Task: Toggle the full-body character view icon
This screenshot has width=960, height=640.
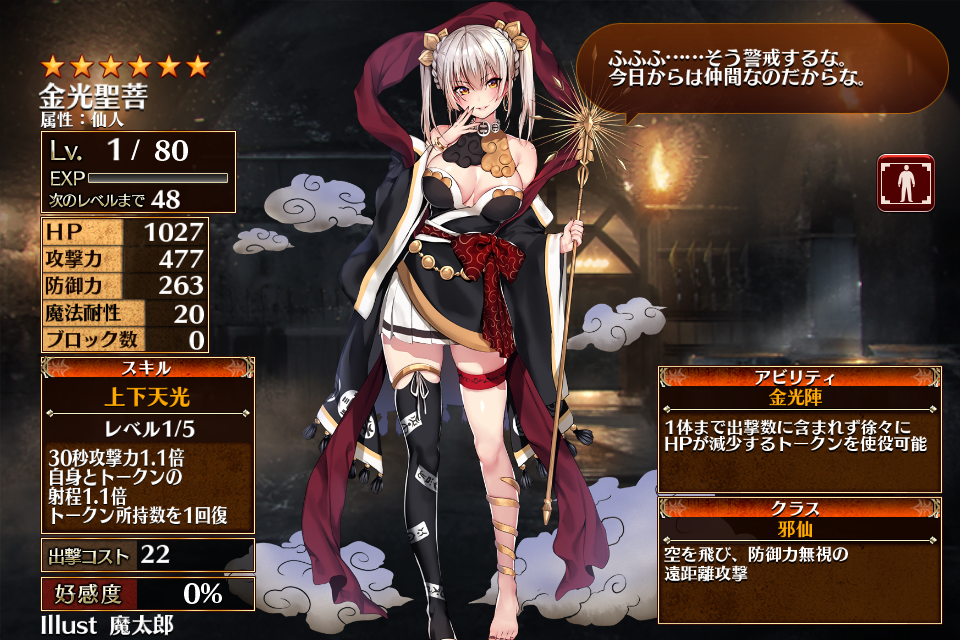Action: [x=905, y=183]
